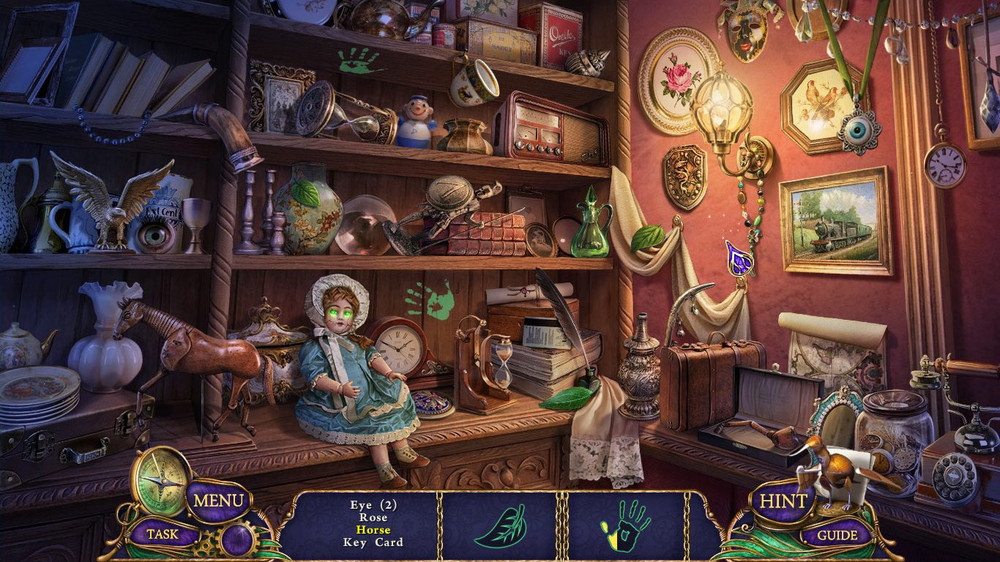Screen dimensions: 1000x562
Task: Select the green leaf collectible slot
Action: (500, 526)
